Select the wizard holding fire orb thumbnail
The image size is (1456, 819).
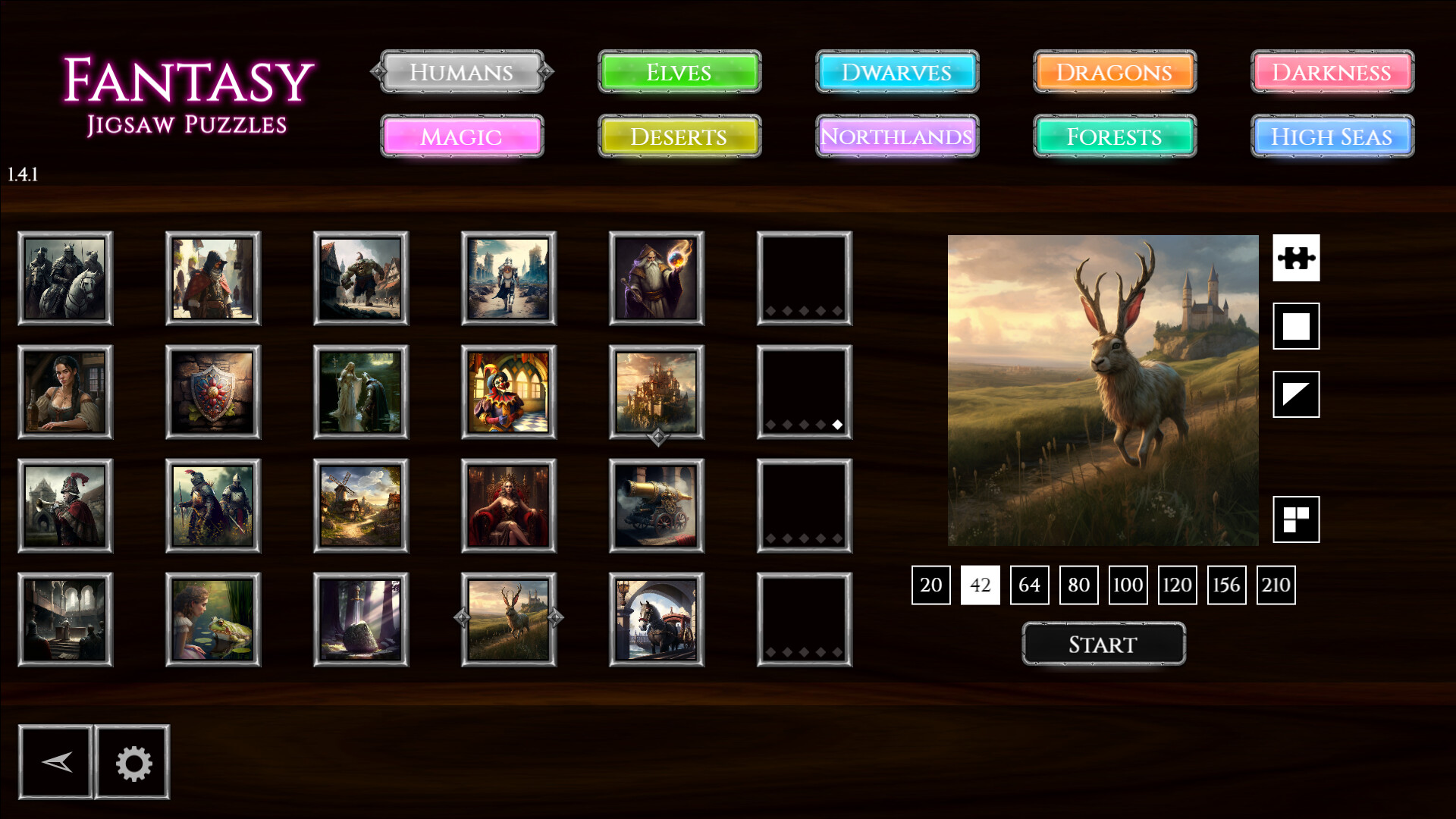coord(657,278)
